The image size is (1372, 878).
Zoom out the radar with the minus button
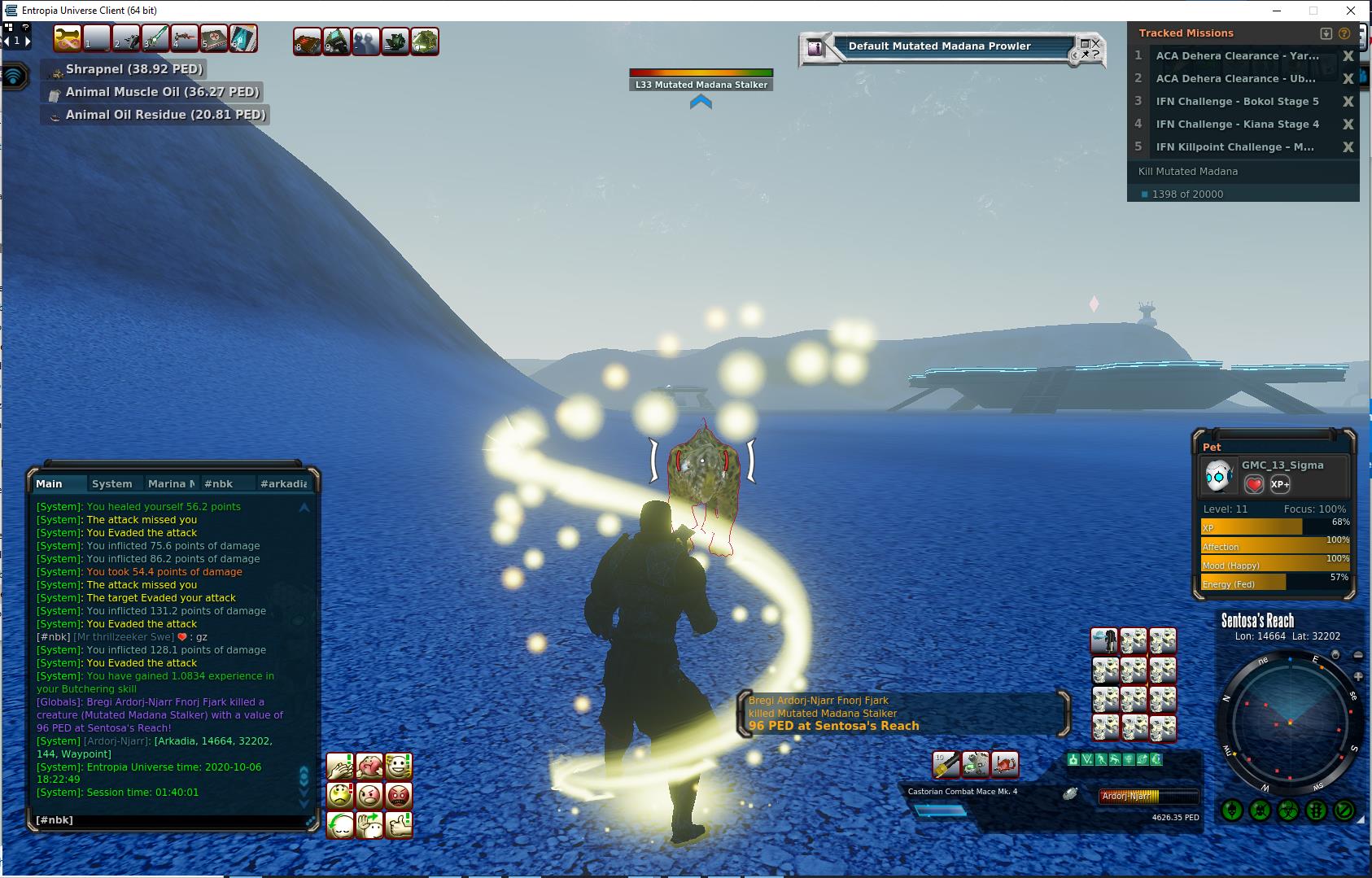[1357, 655]
